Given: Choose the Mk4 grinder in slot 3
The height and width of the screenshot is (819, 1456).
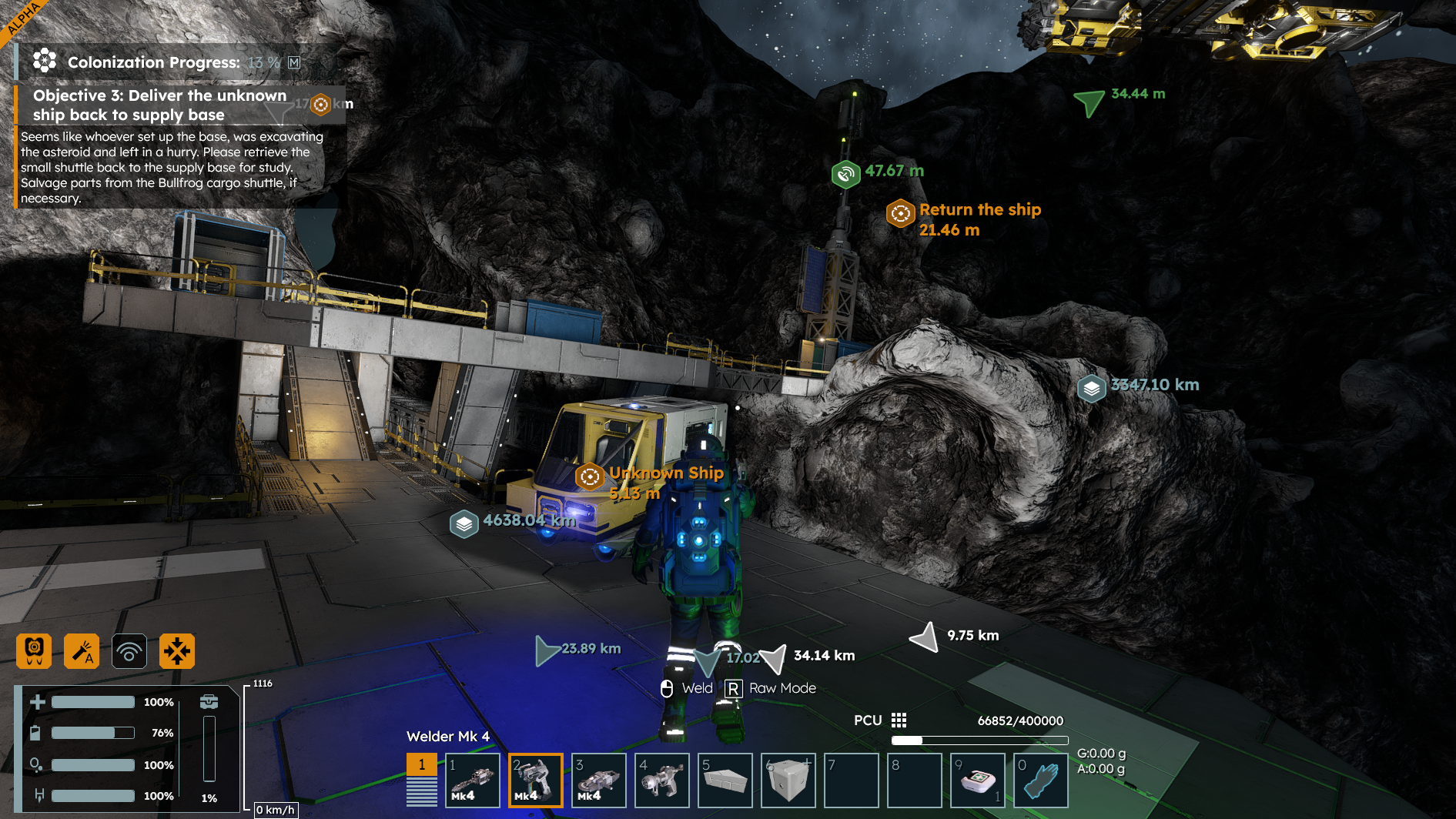Looking at the screenshot, I should [x=599, y=780].
